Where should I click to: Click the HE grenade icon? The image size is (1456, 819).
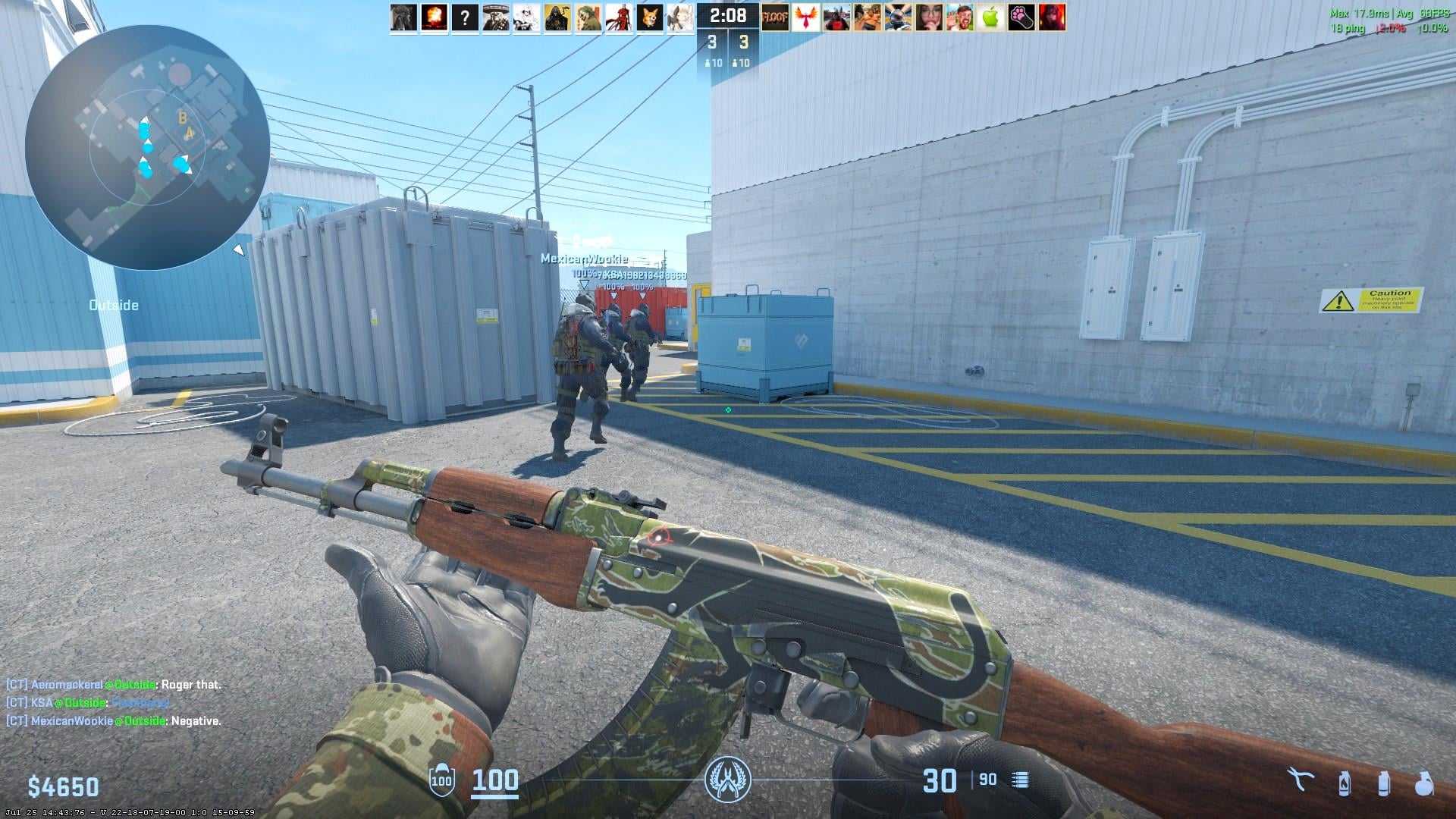[1423, 784]
